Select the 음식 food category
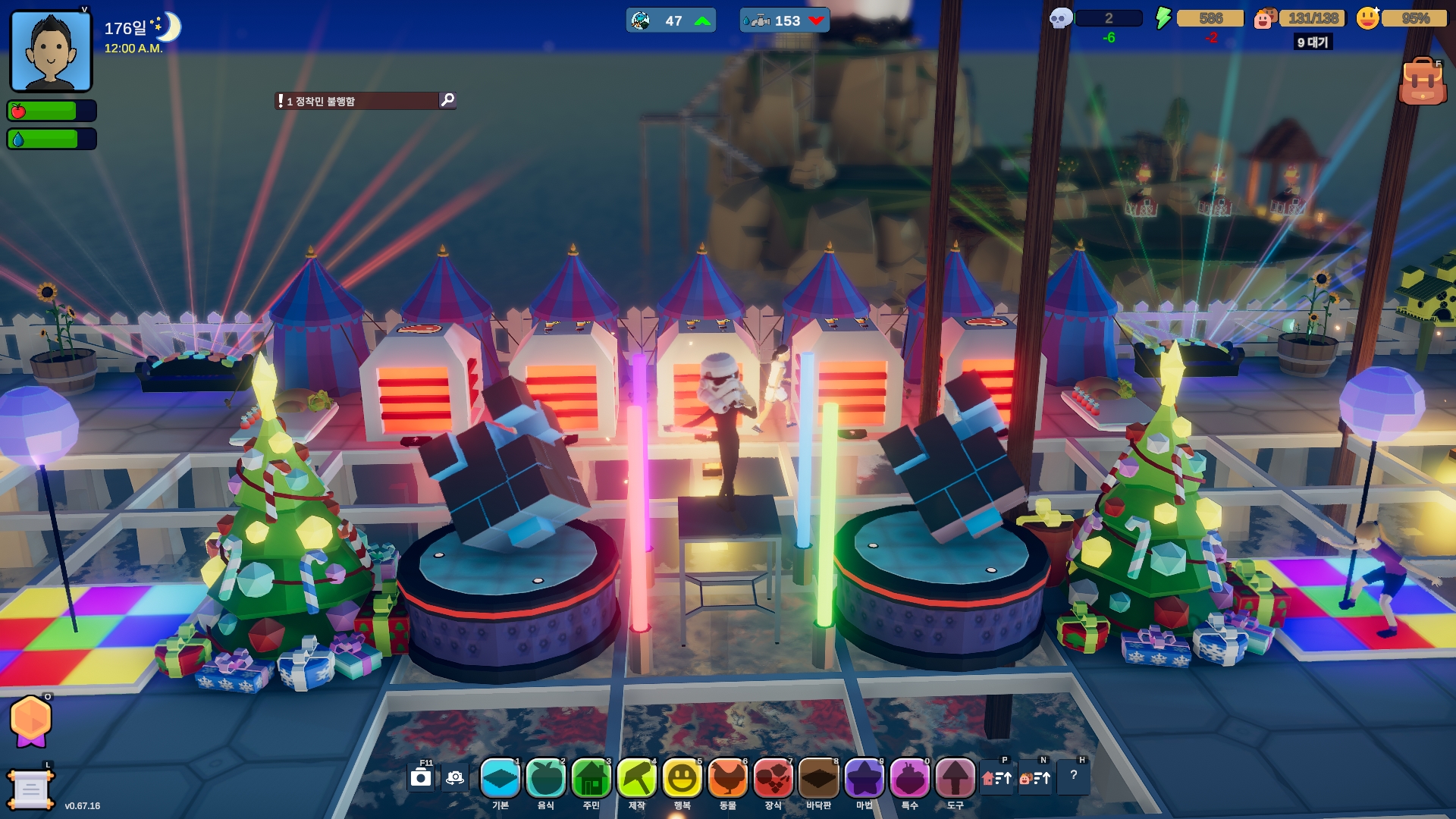The height and width of the screenshot is (819, 1456). 546,779
